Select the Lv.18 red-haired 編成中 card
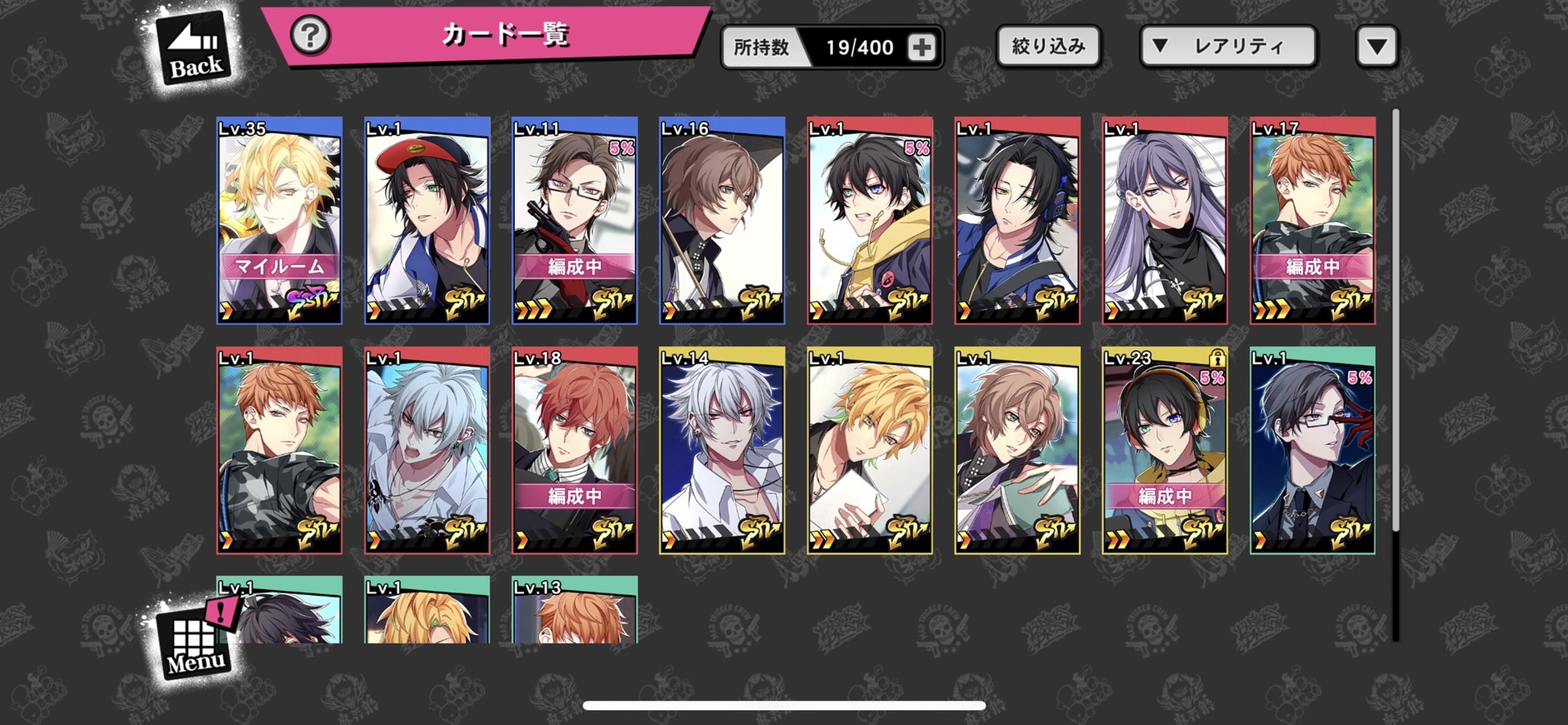 pos(574,451)
